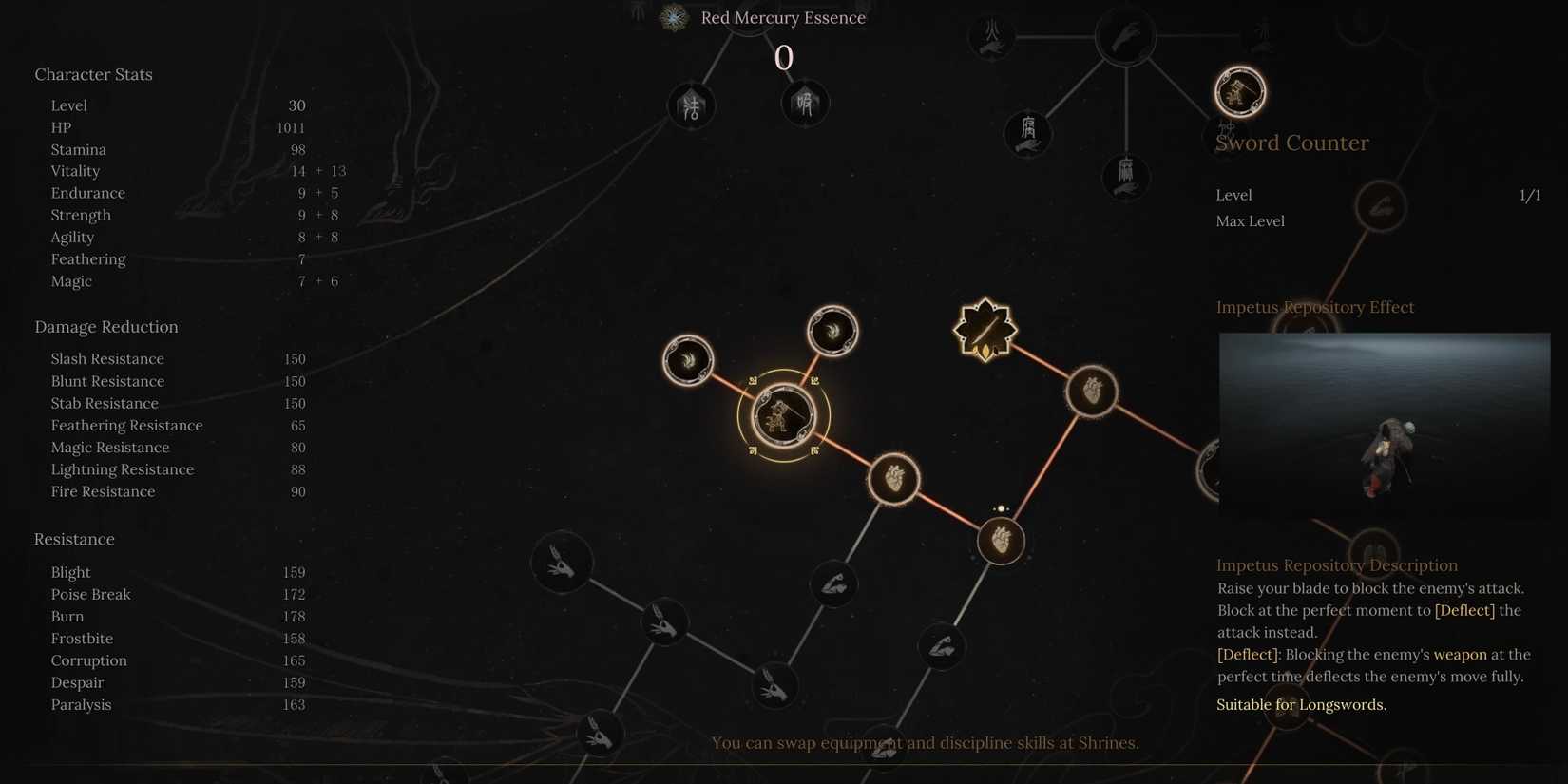Click the Character Stats panel heading
The width and height of the screenshot is (1568, 784).
(93, 73)
